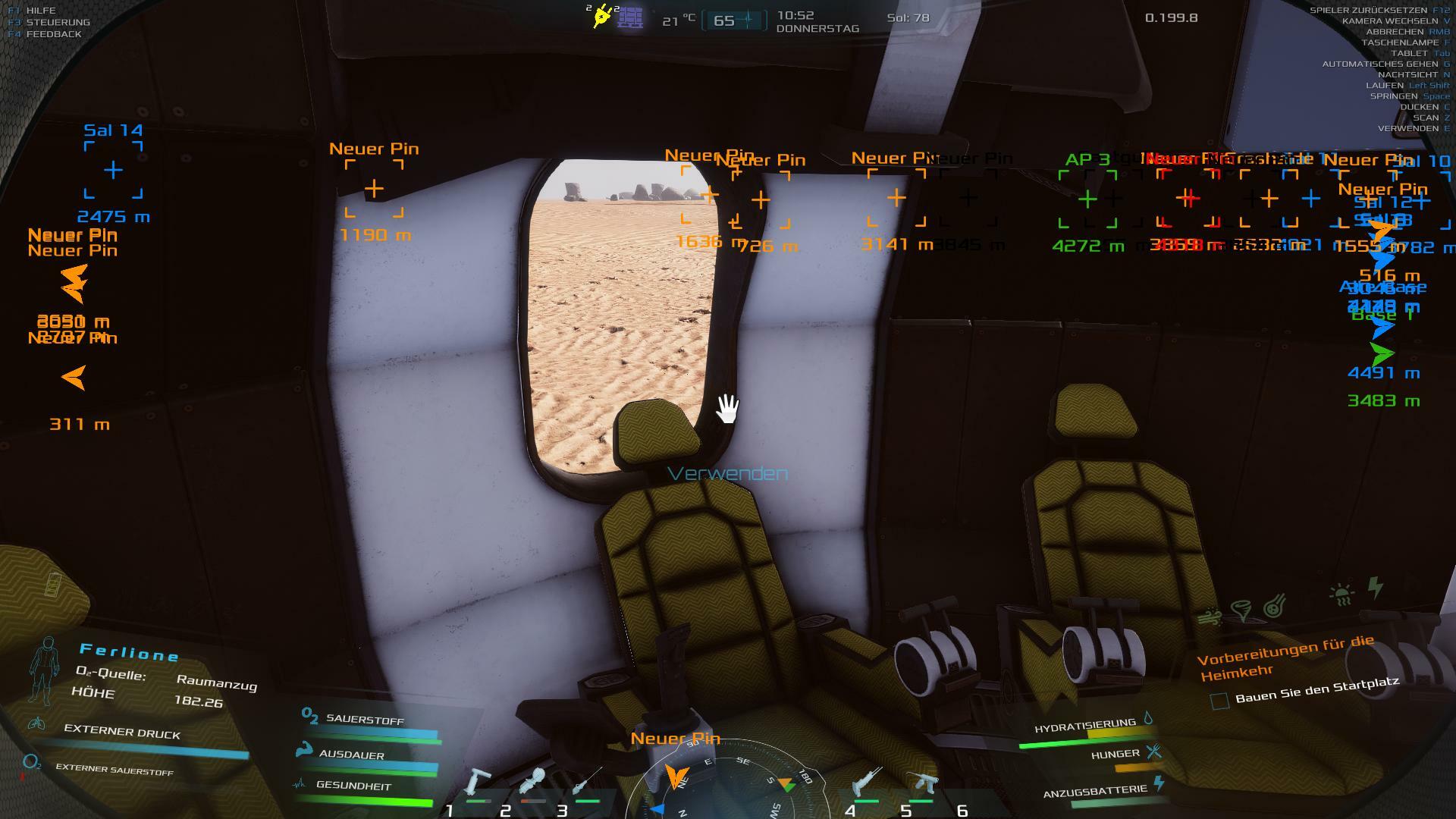Click the tornado weather warning icon

click(x=1241, y=610)
